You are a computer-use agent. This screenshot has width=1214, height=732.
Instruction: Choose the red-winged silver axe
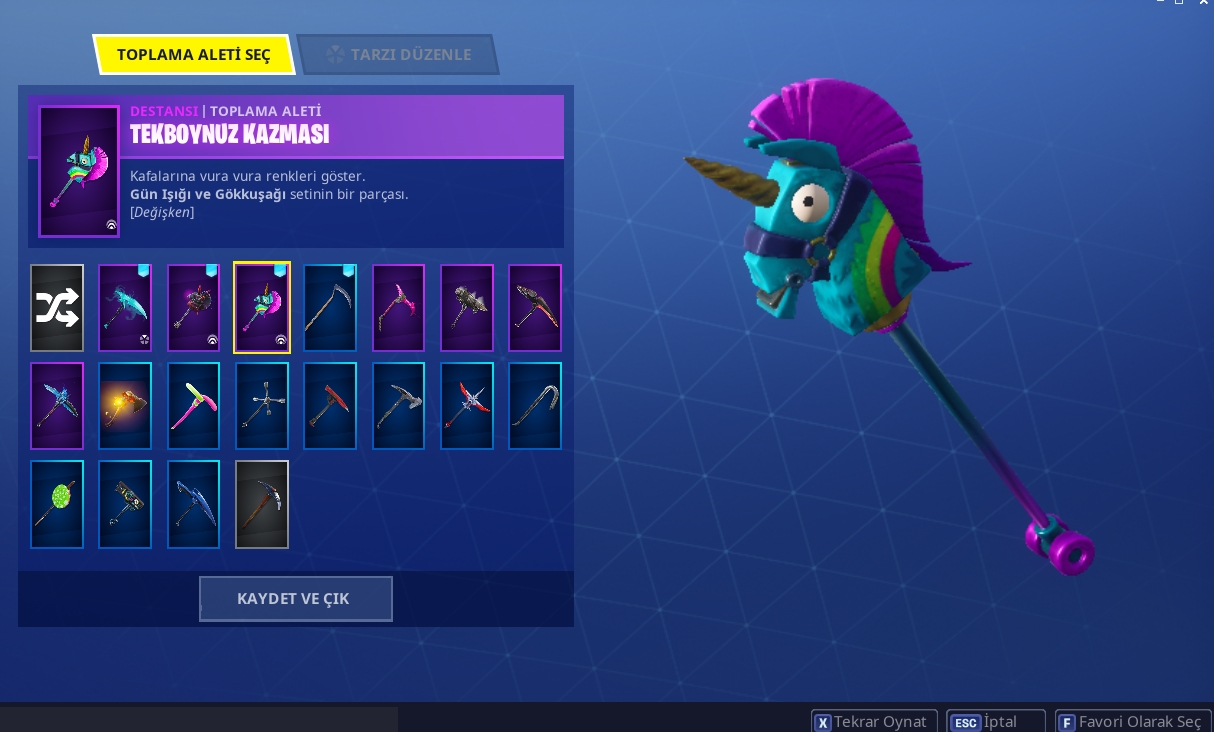pyautogui.click(x=467, y=406)
